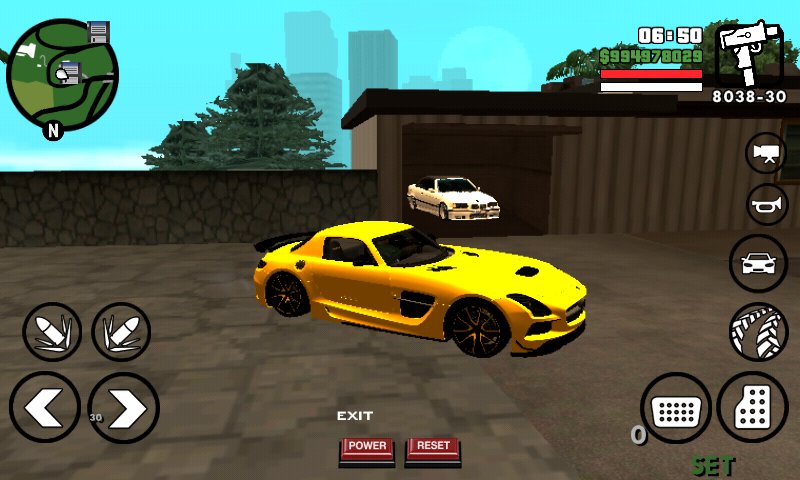The image size is (800, 480).
Task: Fire the right-pointing bullet drive-by button
Action: click(121, 332)
